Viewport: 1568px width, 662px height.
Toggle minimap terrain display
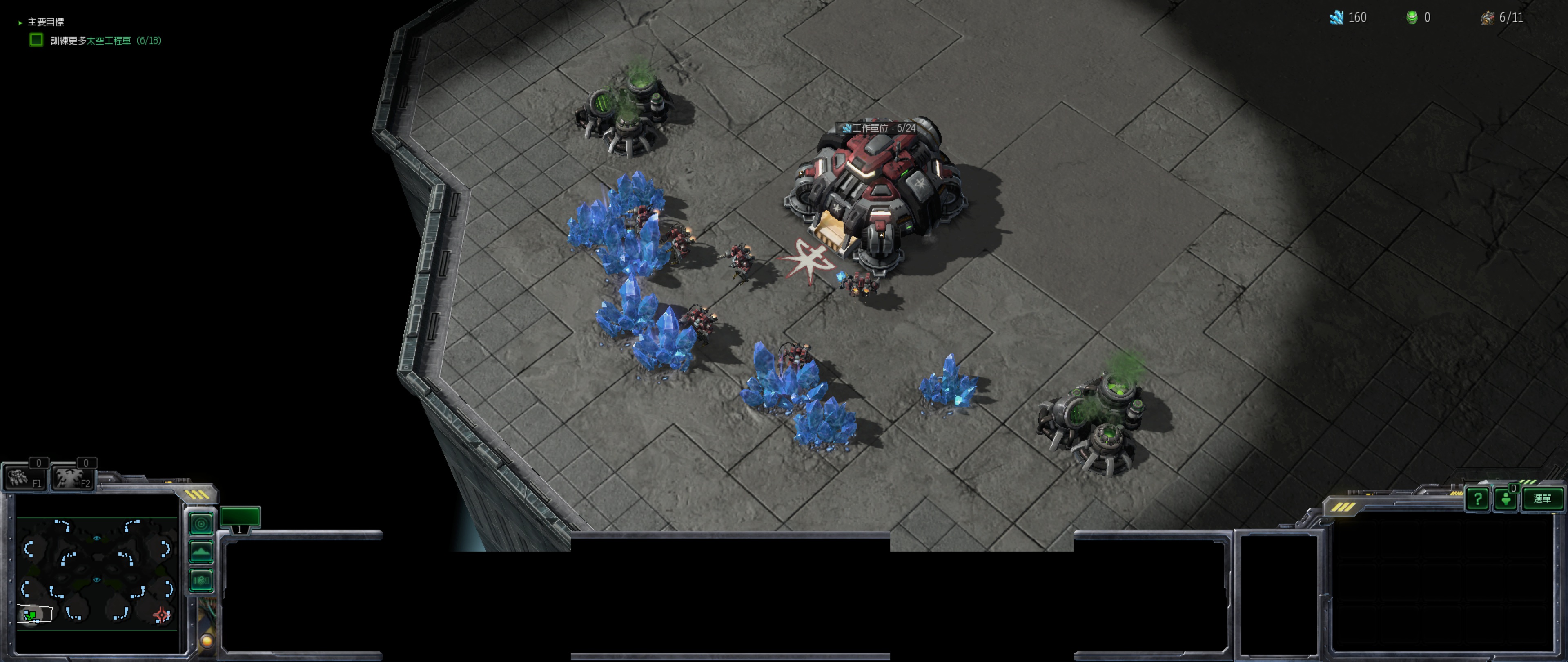pyautogui.click(x=201, y=552)
